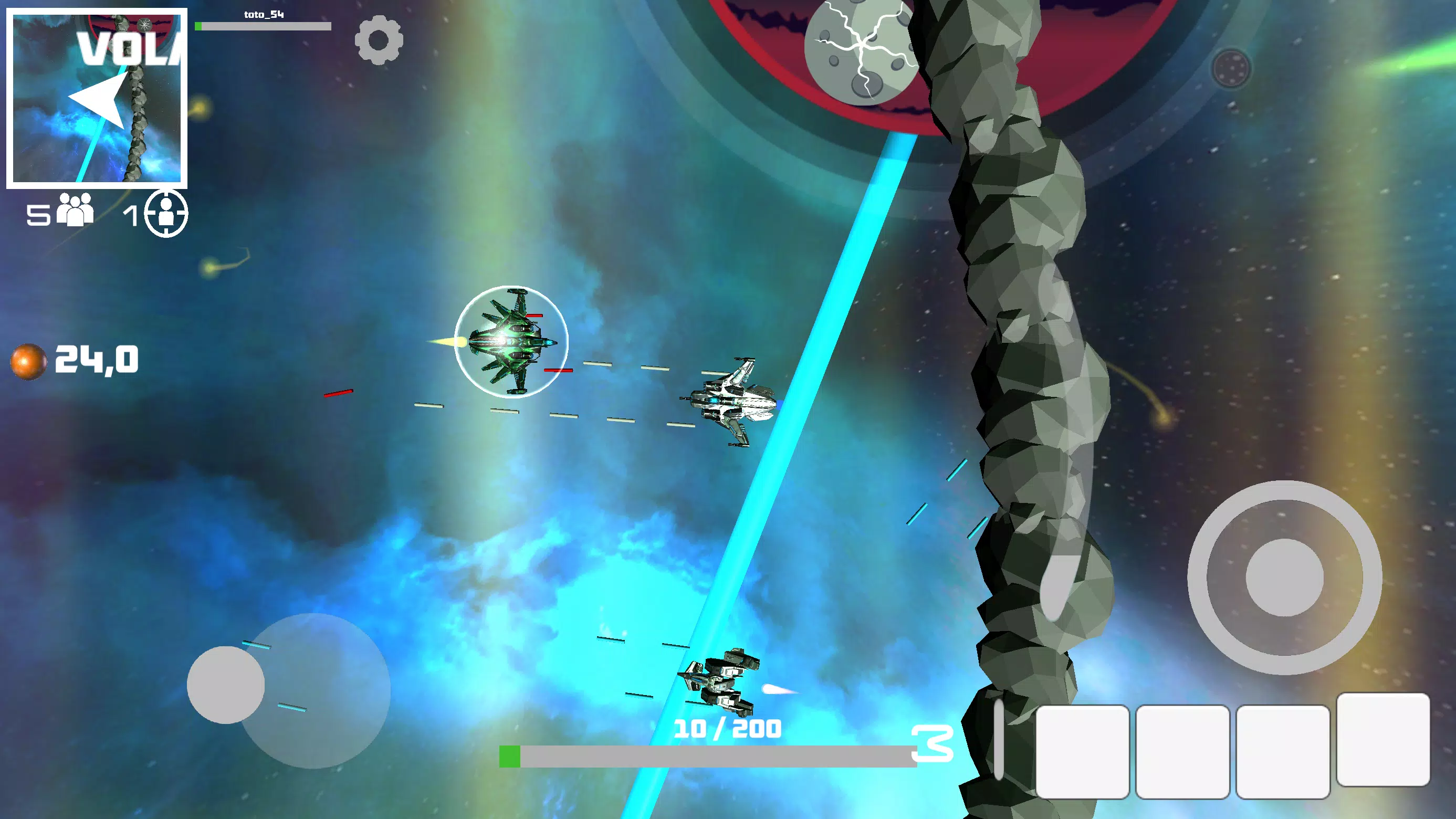Click the players remaining group icon
Viewport: 1456px width, 819px height.
[75, 210]
